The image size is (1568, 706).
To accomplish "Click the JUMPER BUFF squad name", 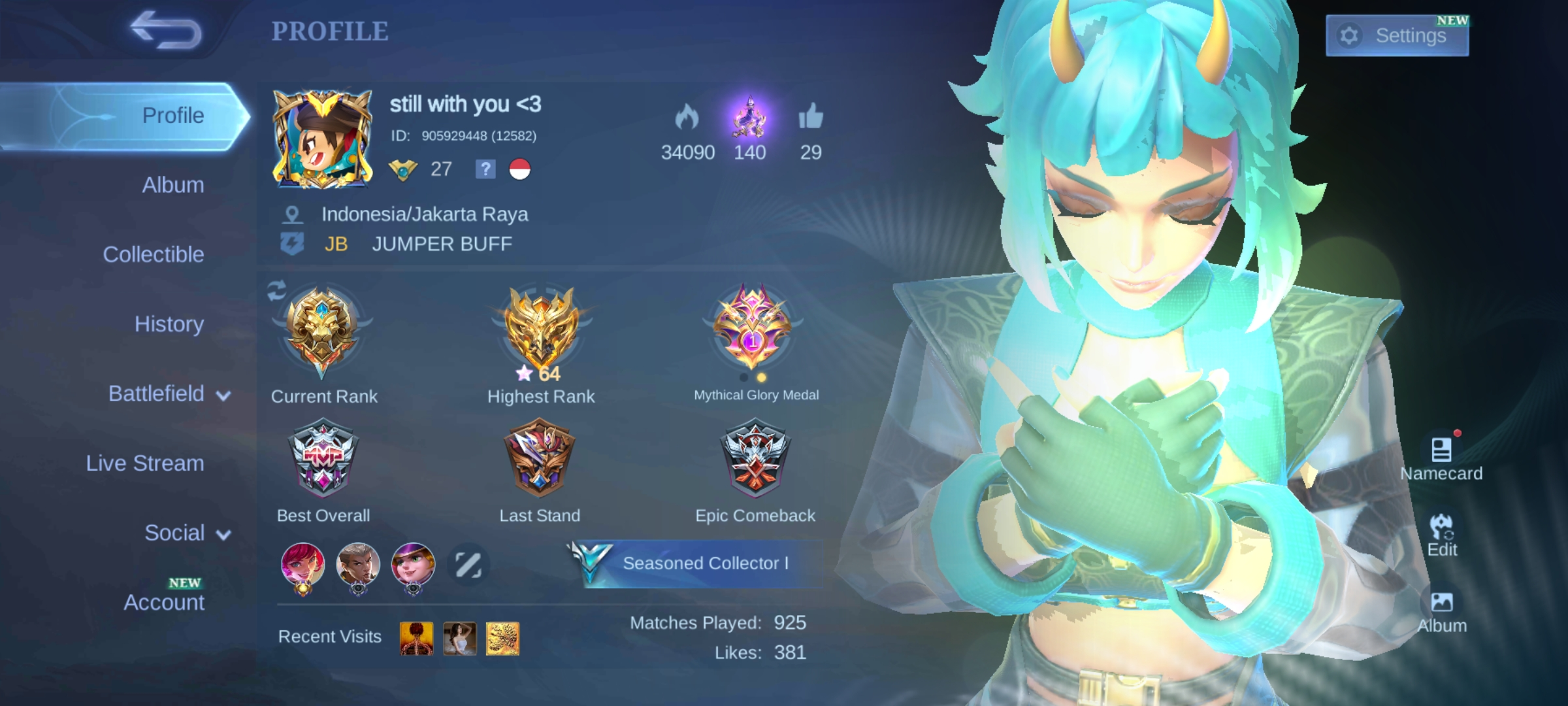I will tap(442, 244).
